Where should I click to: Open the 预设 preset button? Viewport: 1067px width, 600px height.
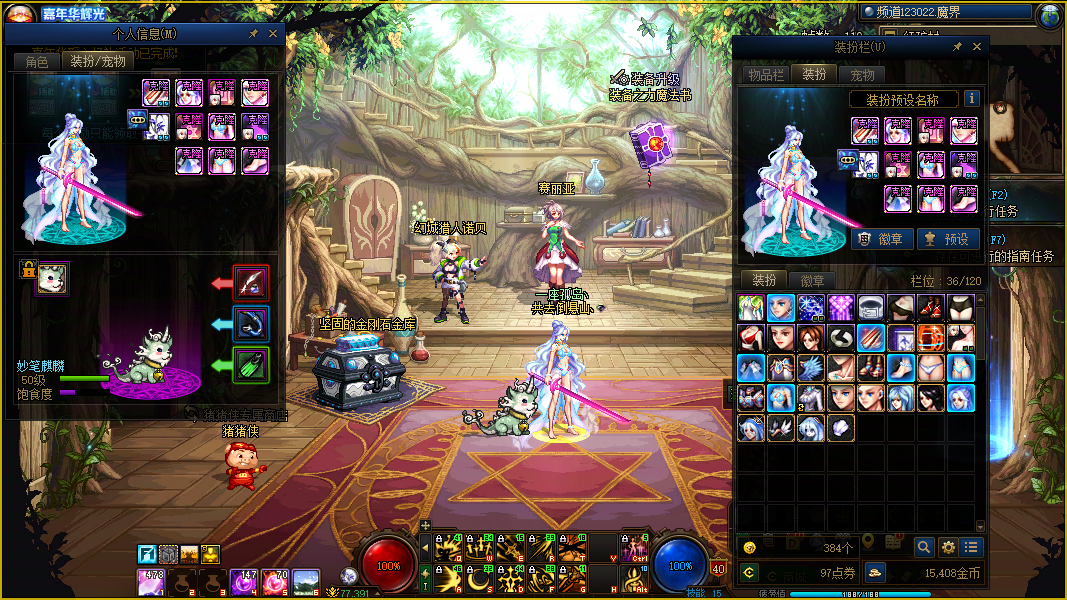(x=948, y=239)
